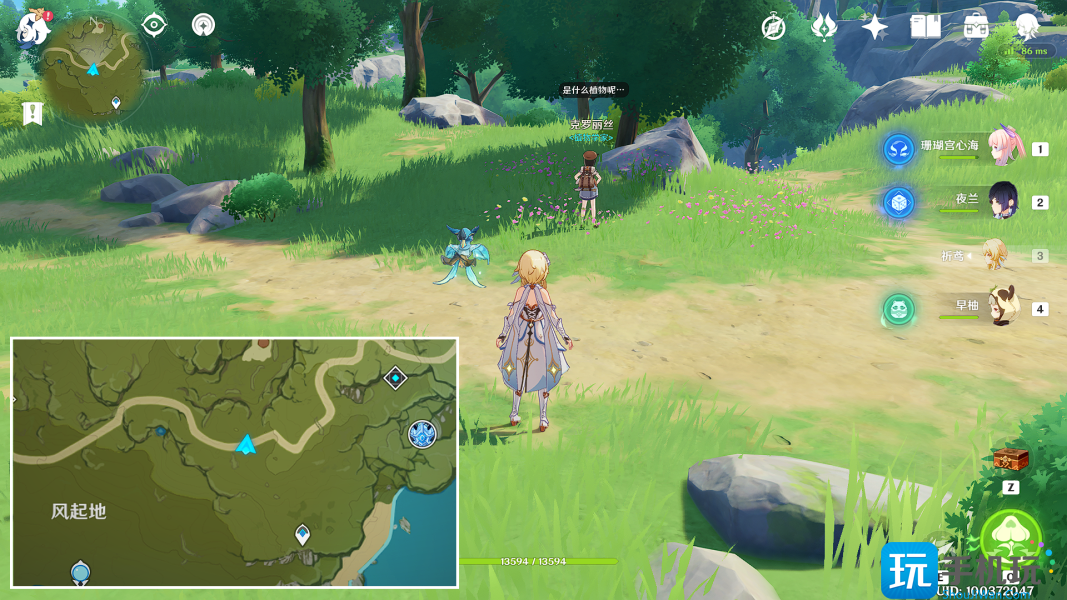Click the signal-arc icon beside the eye
Viewport: 1067px width, 600px height.
204,25
